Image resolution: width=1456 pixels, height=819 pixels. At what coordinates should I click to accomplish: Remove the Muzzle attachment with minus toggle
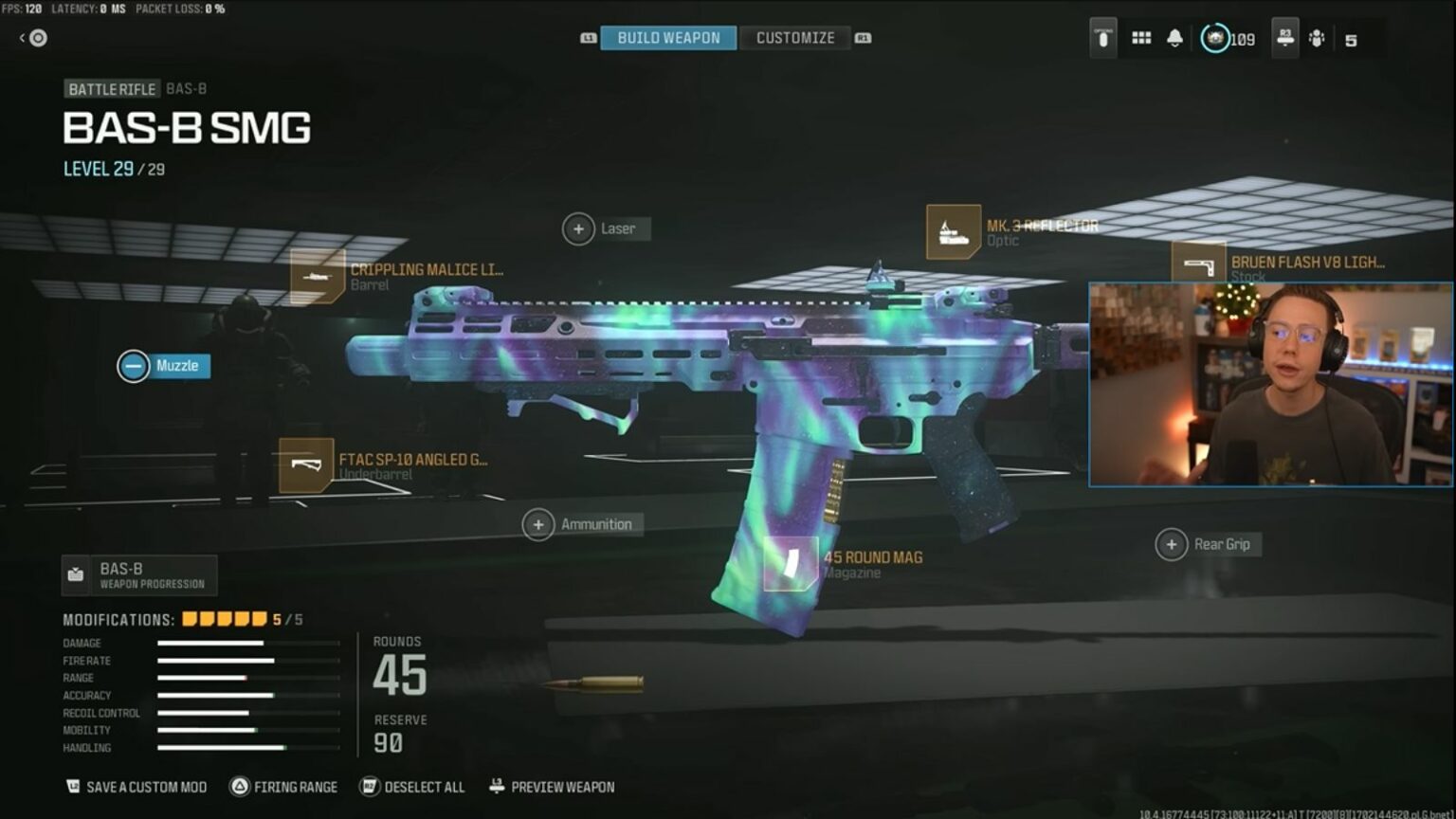[x=133, y=366]
